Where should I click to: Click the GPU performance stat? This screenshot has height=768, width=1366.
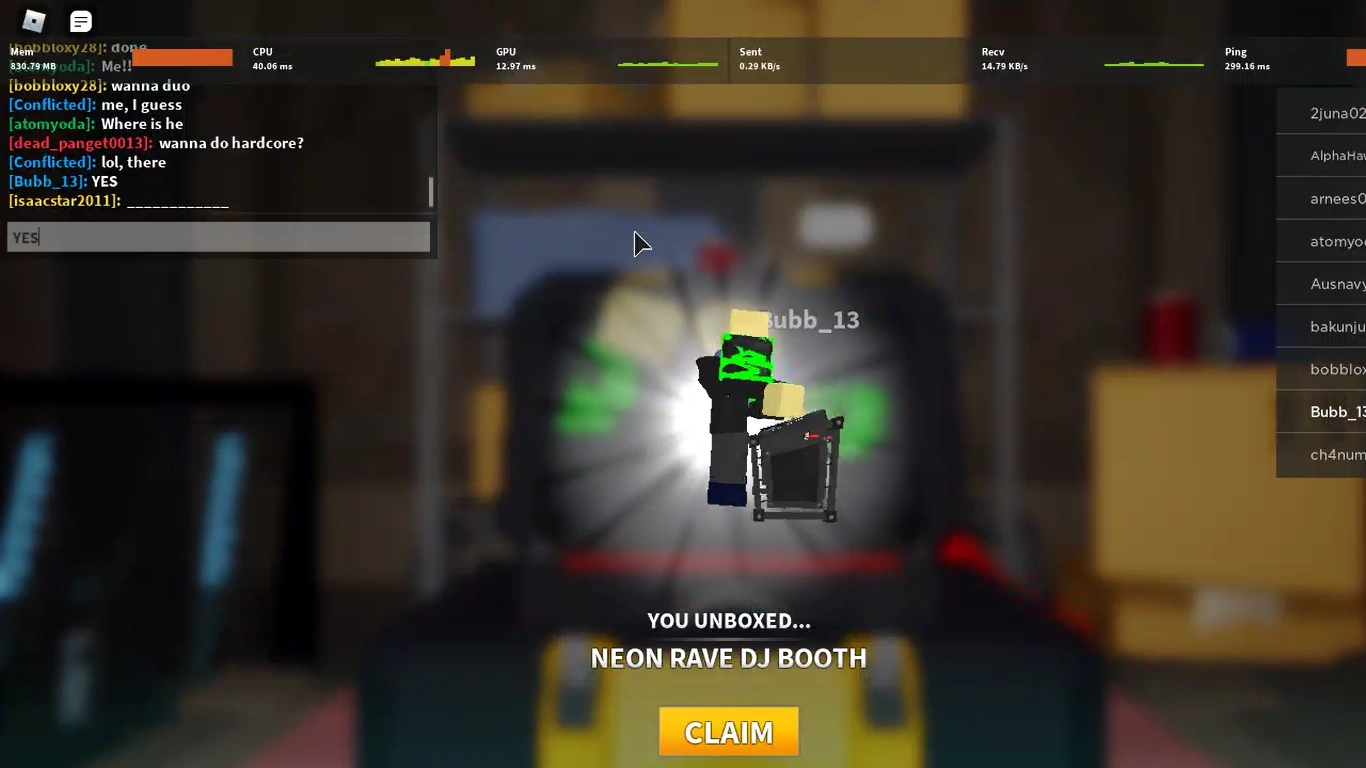514,58
